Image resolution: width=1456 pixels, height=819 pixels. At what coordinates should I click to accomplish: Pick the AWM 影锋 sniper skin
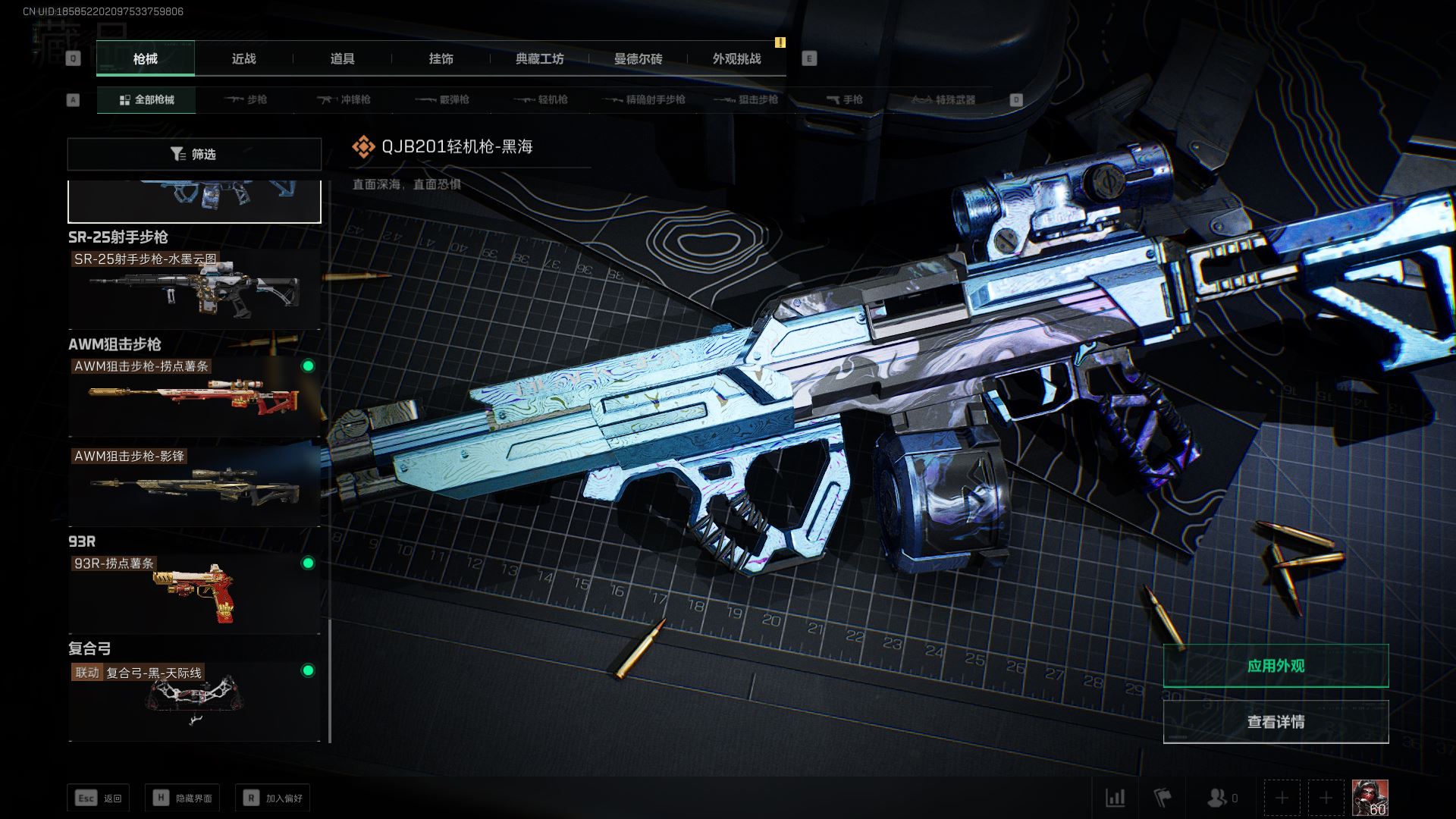(194, 486)
